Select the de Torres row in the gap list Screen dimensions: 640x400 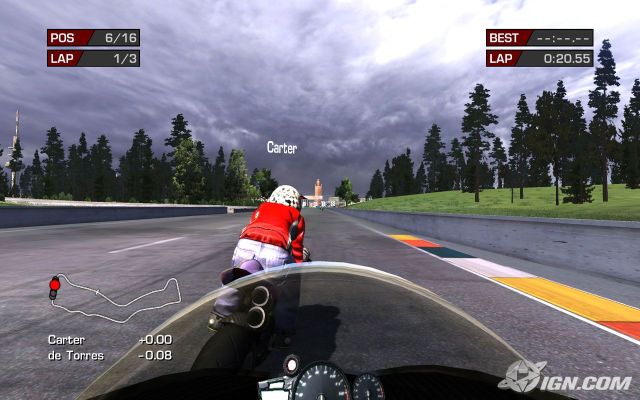pos(110,354)
